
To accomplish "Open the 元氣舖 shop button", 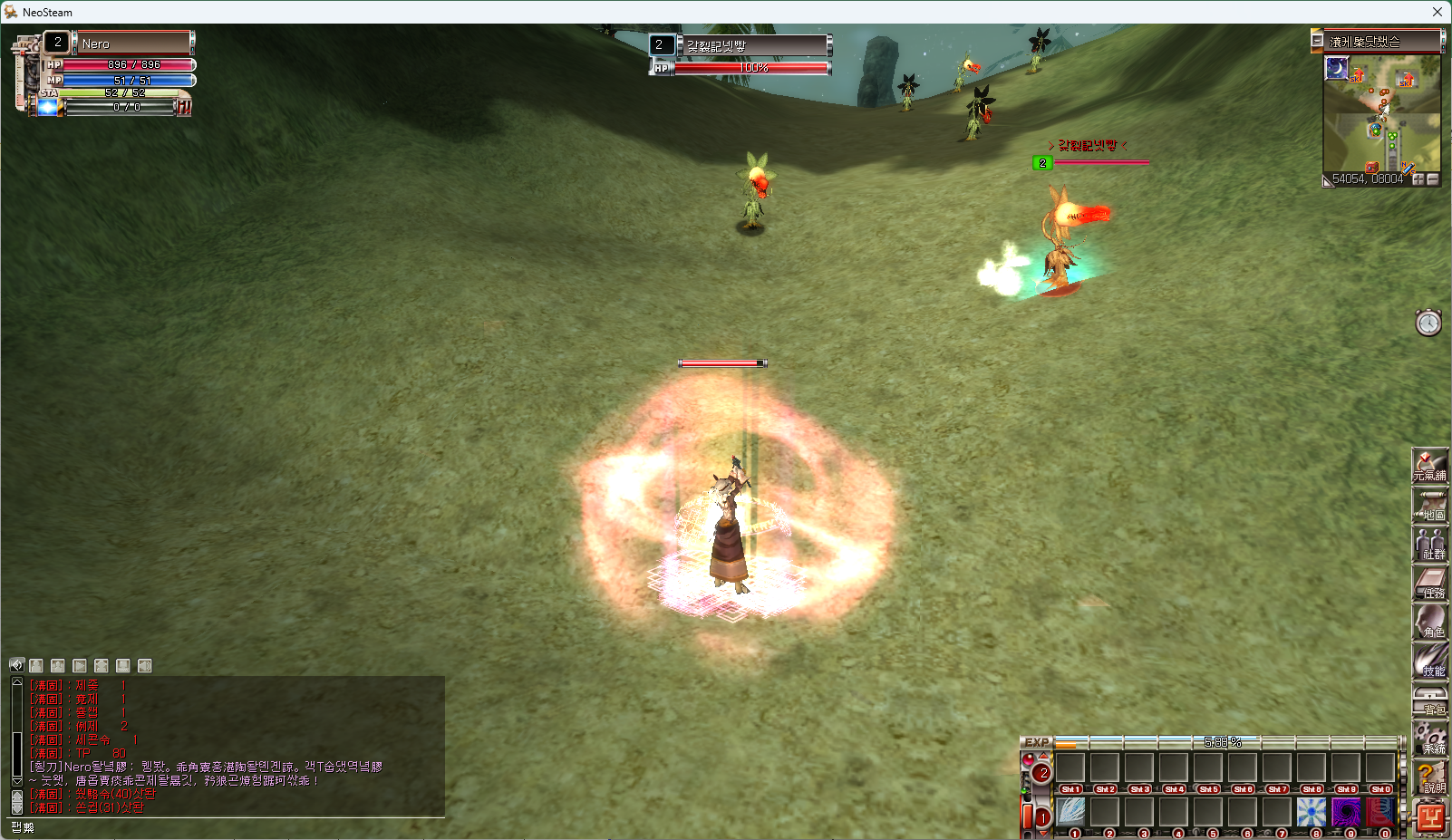I will pyautogui.click(x=1429, y=466).
